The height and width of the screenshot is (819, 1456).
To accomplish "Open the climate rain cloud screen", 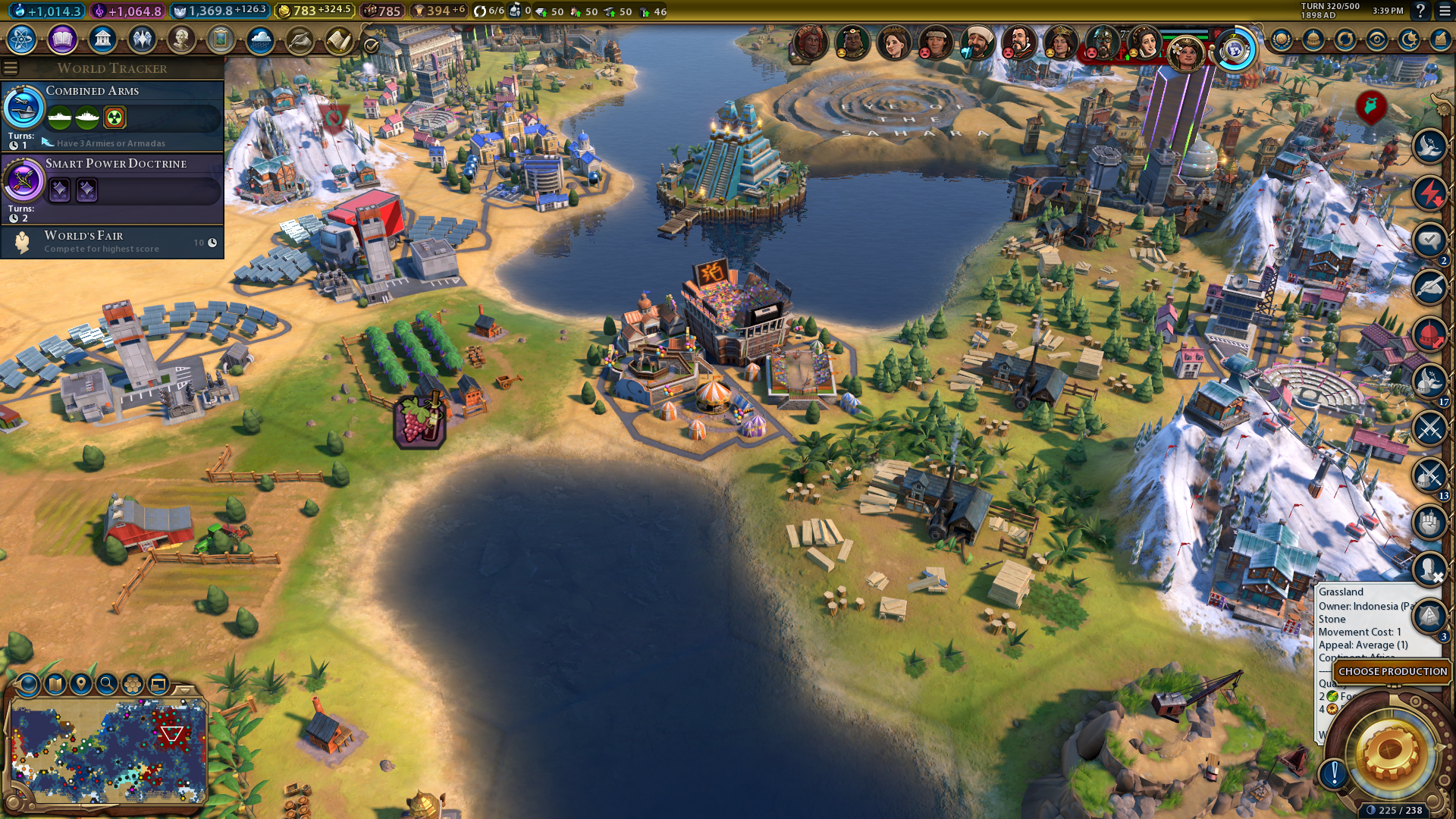I will coord(260,39).
